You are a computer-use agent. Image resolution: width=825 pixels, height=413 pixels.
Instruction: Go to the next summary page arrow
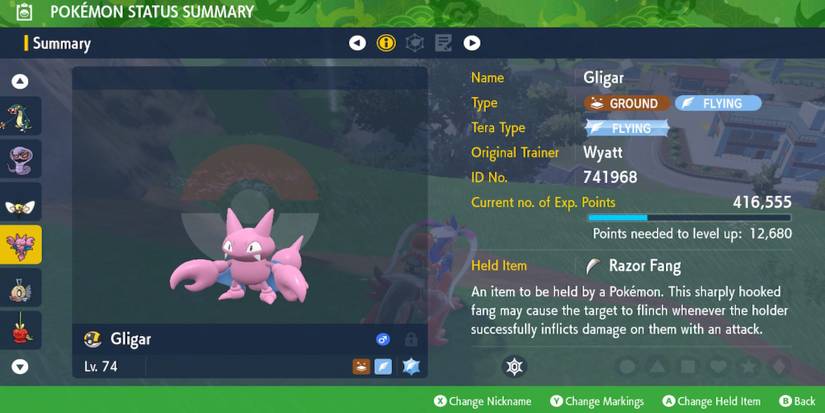472,43
